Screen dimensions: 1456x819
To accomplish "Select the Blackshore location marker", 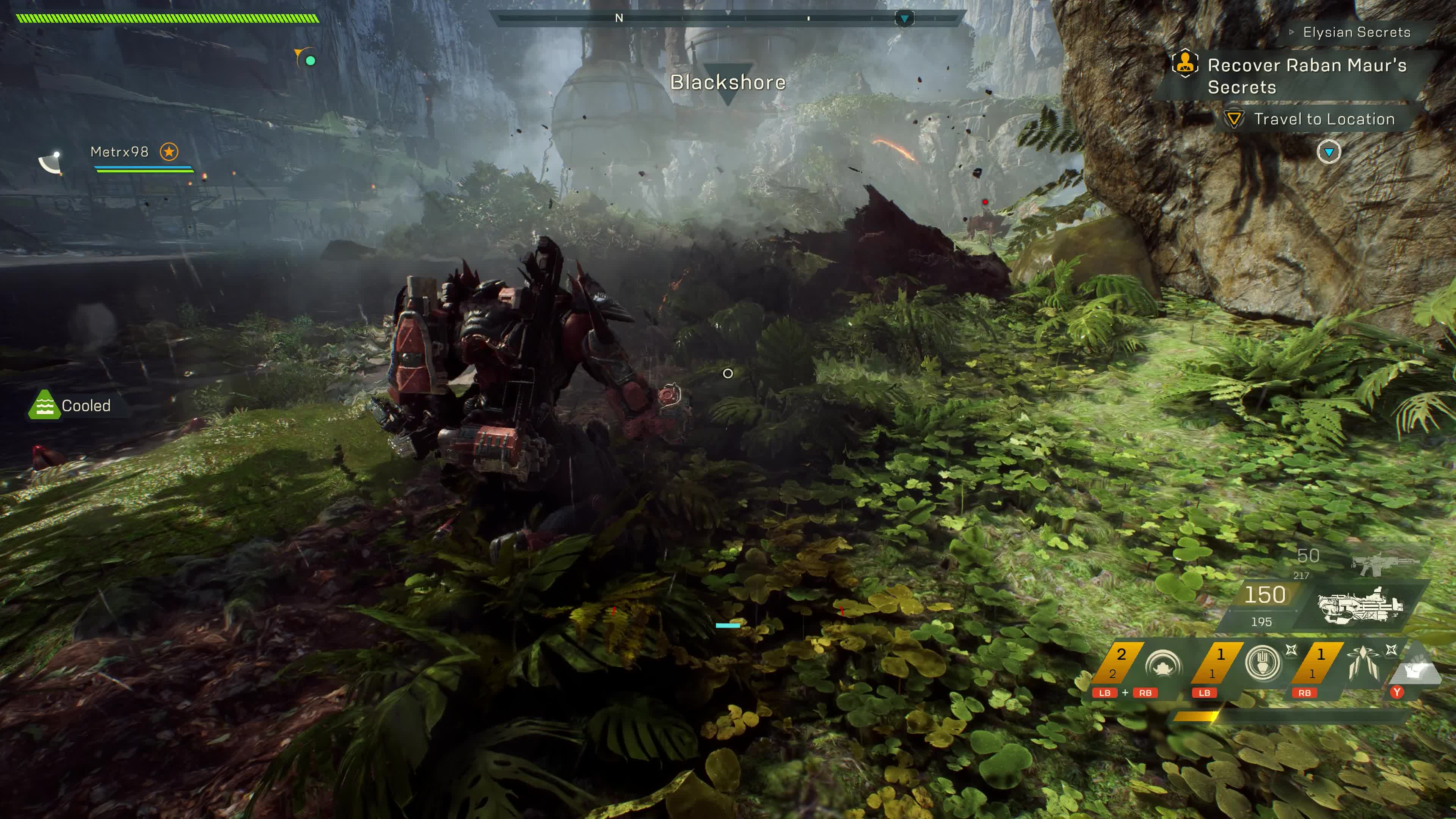I will 728,83.
